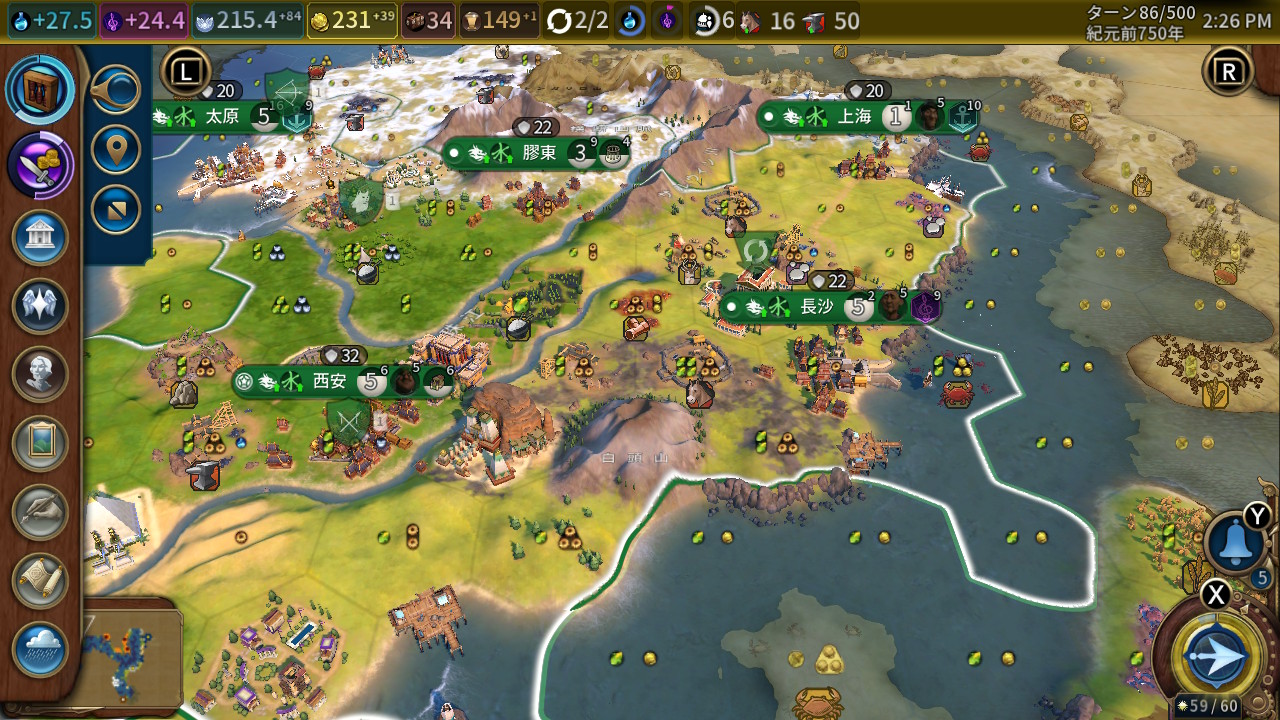The image size is (1280, 720).
Task: View the government screen with columned building icon
Action: tap(41, 237)
